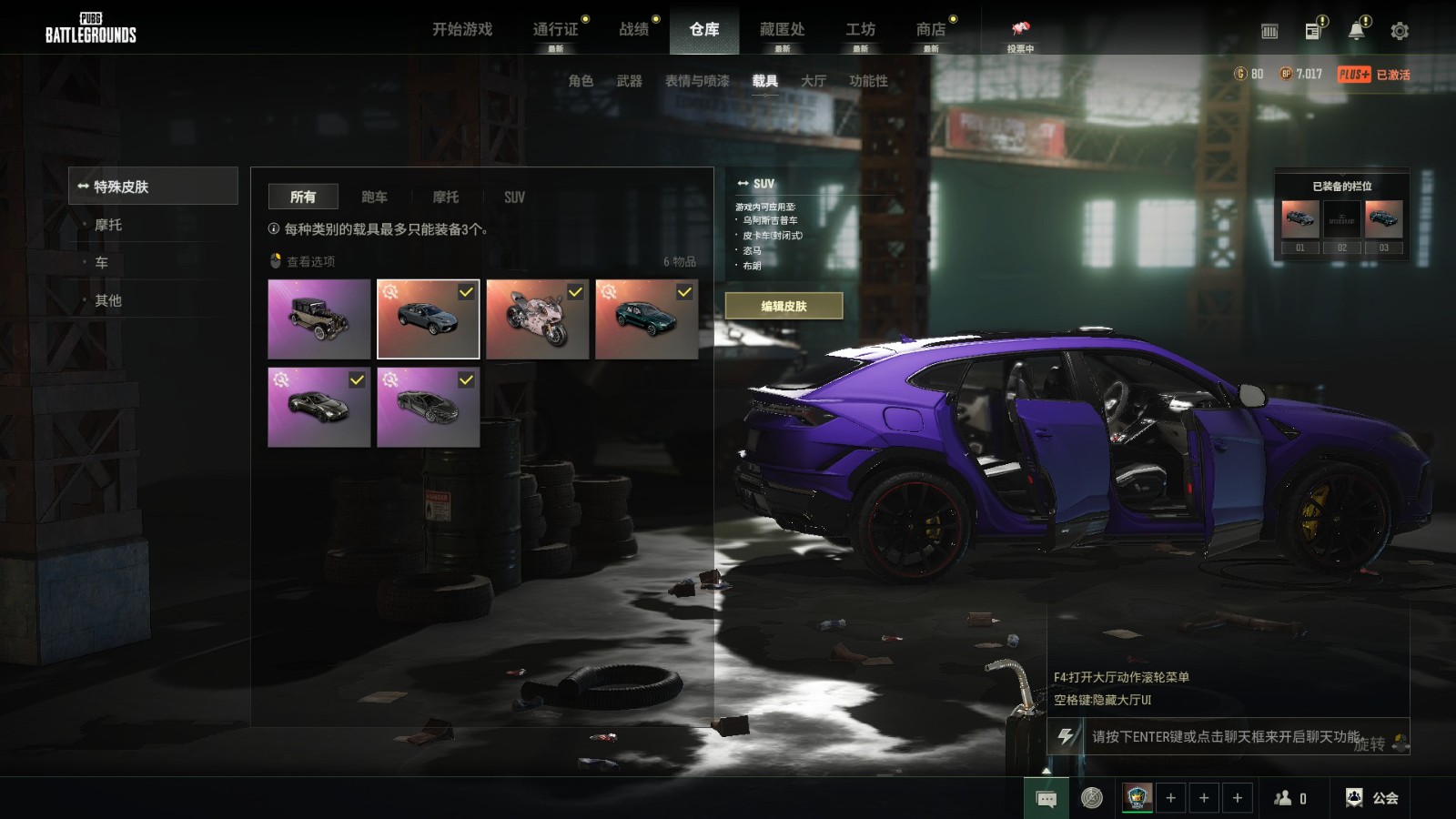1456x819 pixels.
Task: Open the 开始游戏 (Start Game) menu
Action: [x=462, y=30]
